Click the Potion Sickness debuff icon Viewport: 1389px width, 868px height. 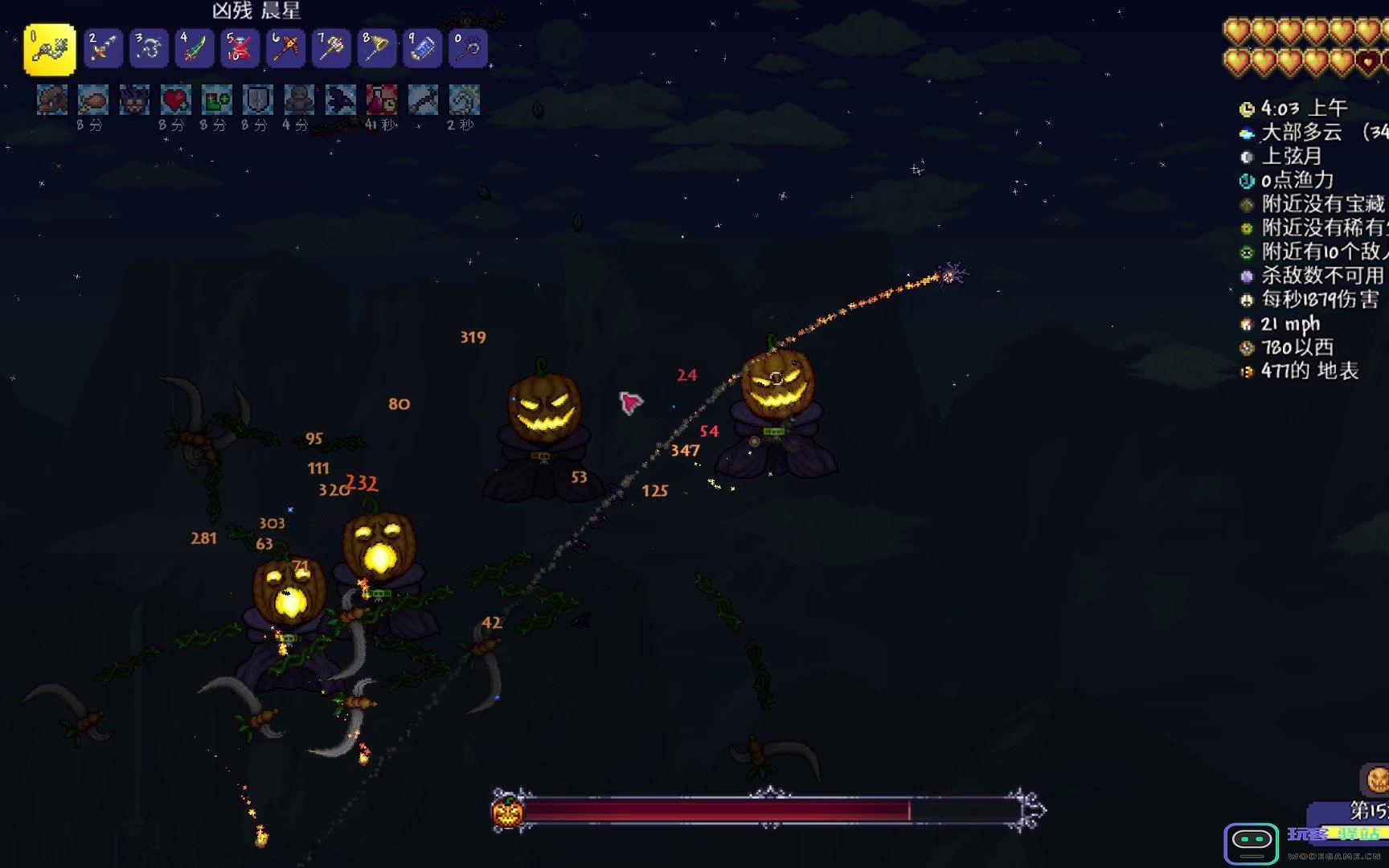pos(381,100)
